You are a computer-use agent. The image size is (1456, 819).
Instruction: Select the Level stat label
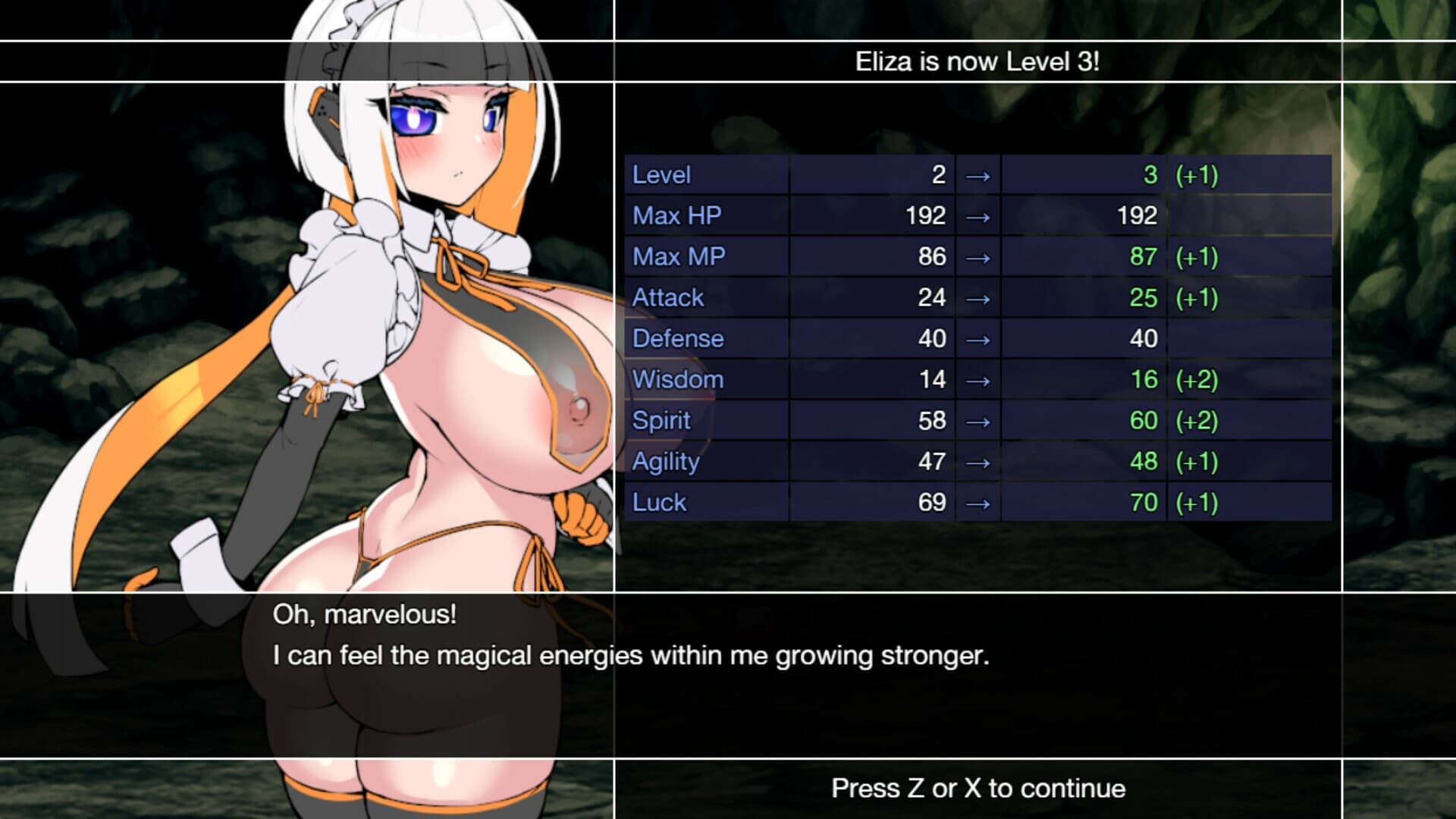pos(660,174)
